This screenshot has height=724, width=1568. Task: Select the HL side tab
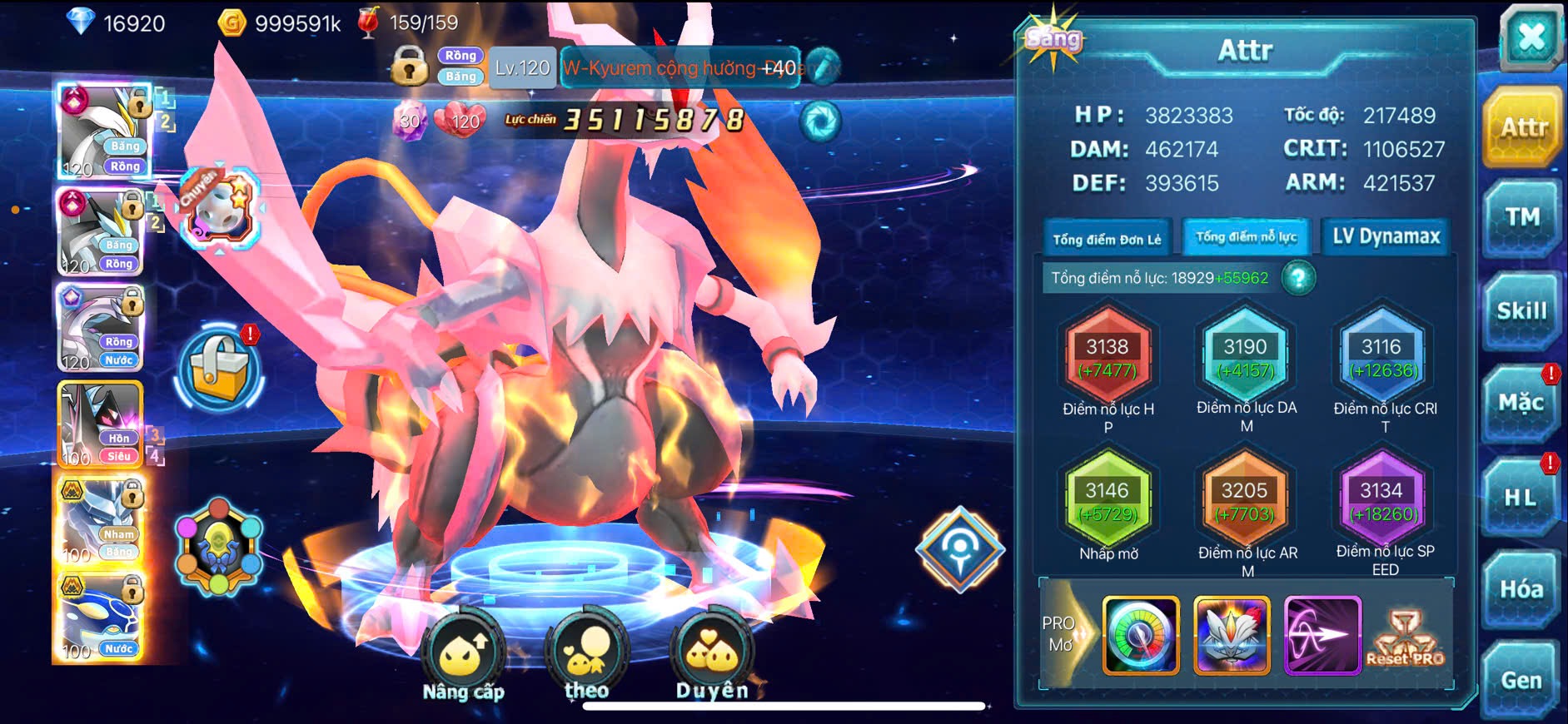coord(1521,498)
